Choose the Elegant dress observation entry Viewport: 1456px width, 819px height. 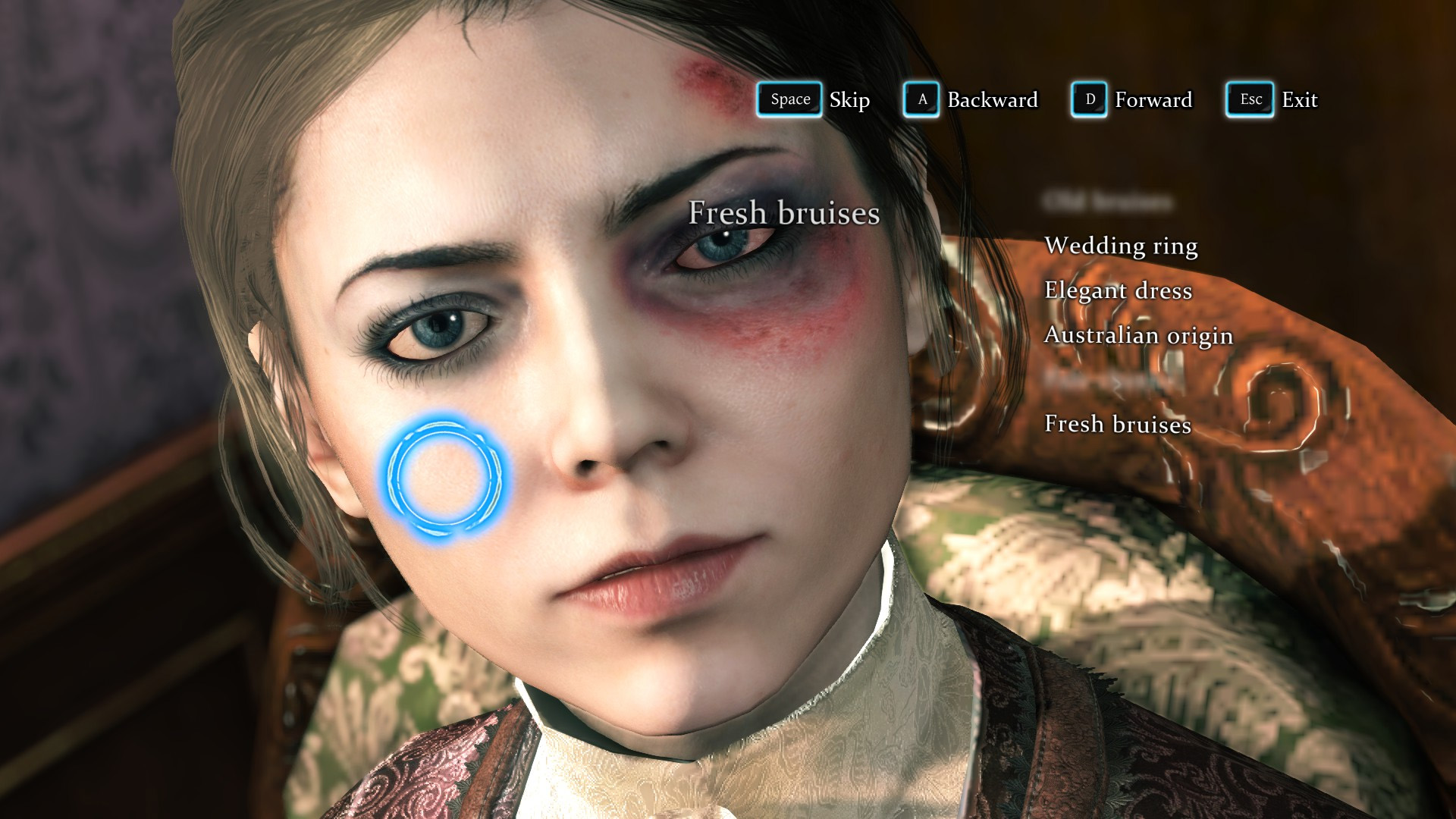point(1118,290)
